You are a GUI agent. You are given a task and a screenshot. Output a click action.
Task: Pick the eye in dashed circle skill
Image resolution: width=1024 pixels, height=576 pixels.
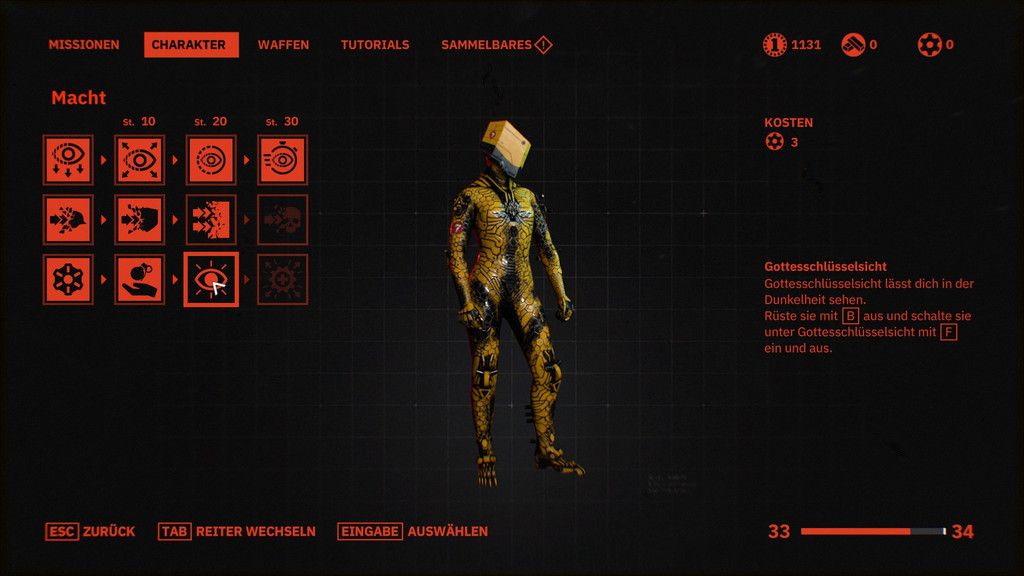[211, 160]
